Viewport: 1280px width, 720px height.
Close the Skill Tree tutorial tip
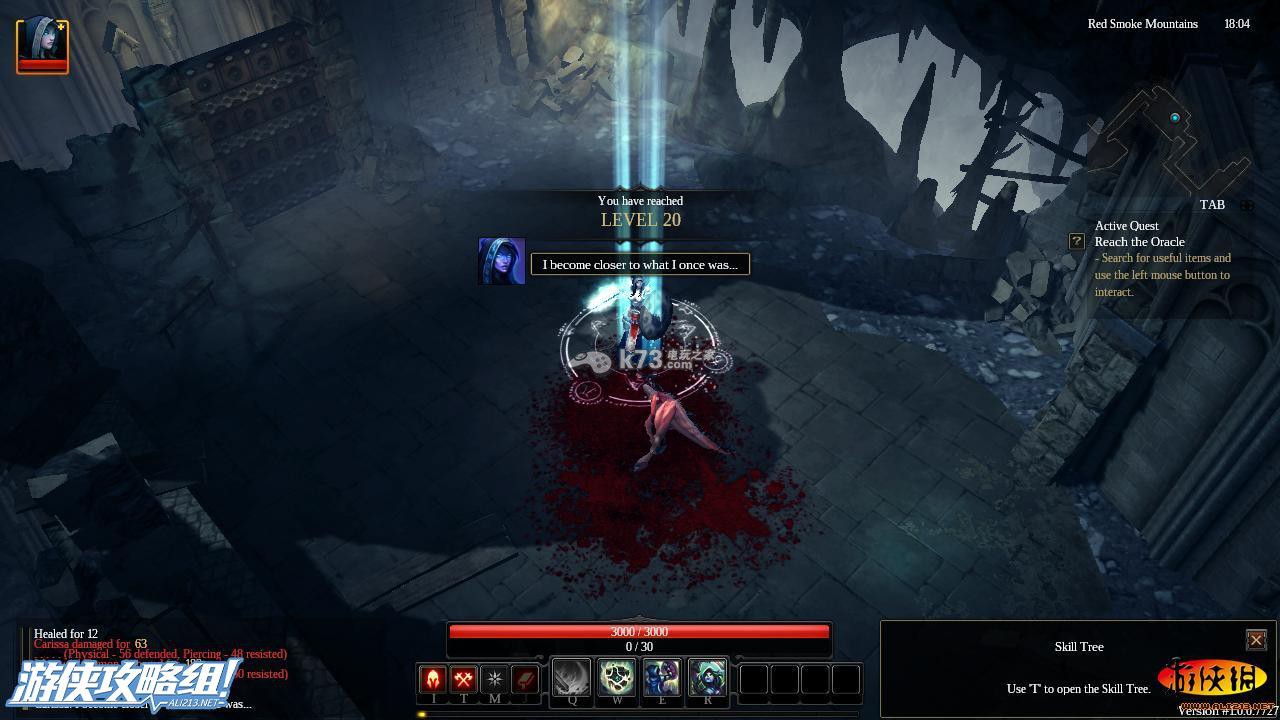coord(1256,640)
